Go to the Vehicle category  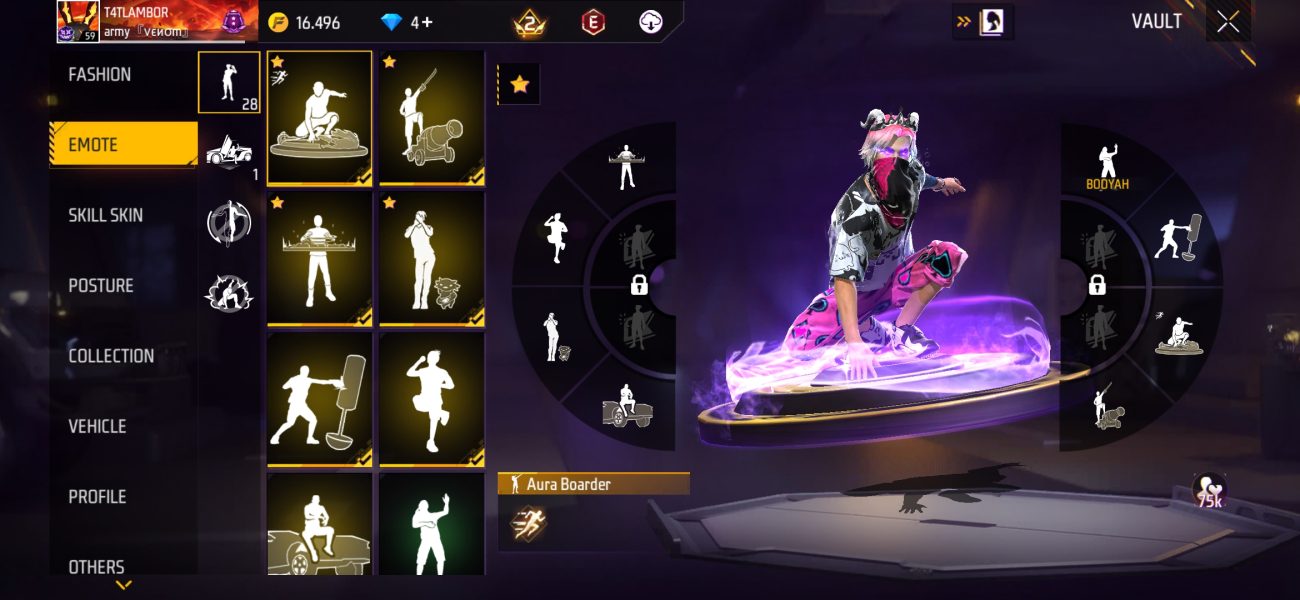[x=97, y=427]
